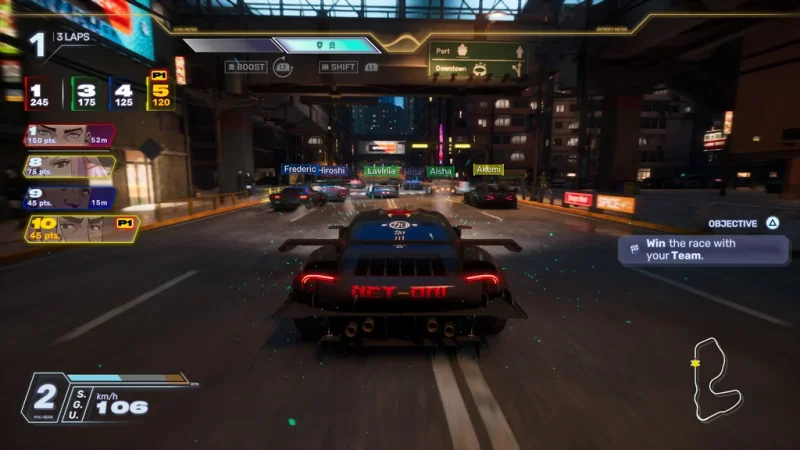800x450 pixels.
Task: Open the Objective tracker header
Action: (x=739, y=224)
